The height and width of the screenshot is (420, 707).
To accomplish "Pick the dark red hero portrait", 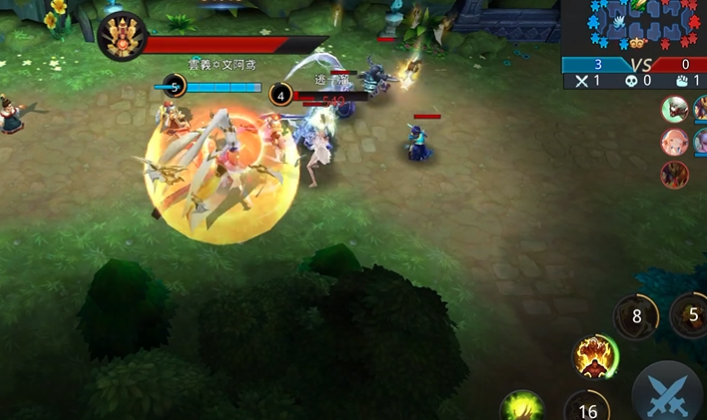I will pyautogui.click(x=675, y=175).
